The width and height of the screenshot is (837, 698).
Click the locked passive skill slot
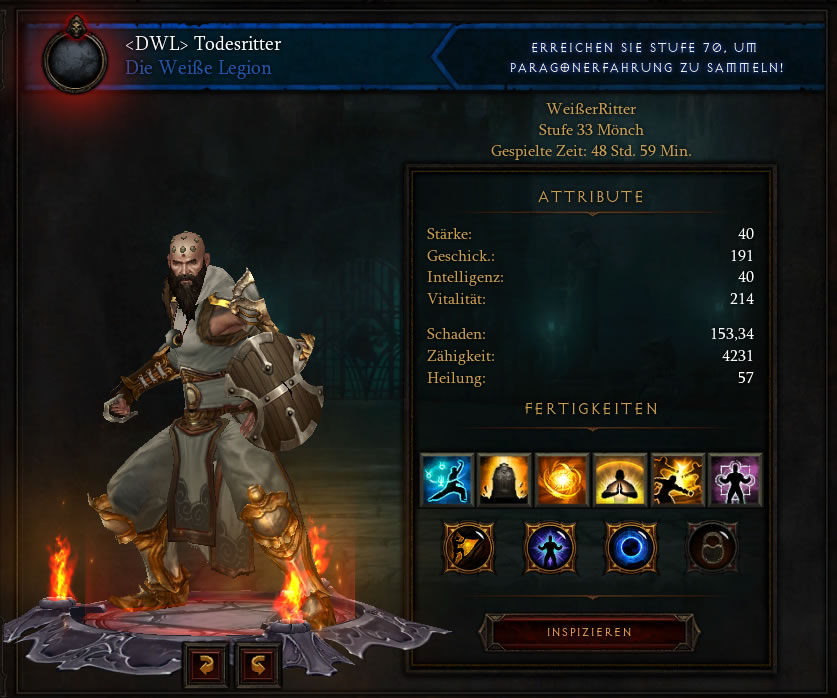712,546
